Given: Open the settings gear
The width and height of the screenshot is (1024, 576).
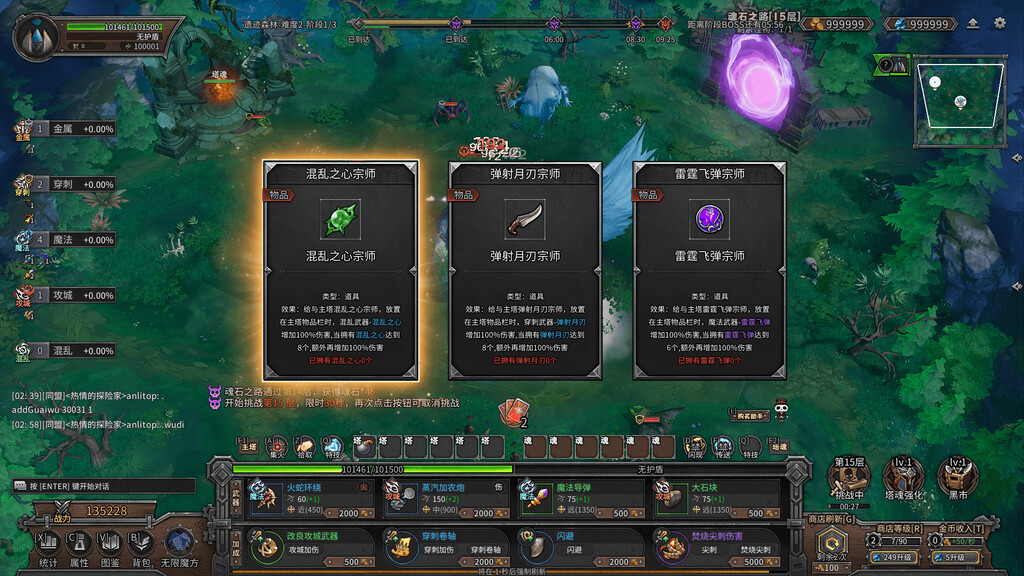Looking at the screenshot, I should point(999,23).
